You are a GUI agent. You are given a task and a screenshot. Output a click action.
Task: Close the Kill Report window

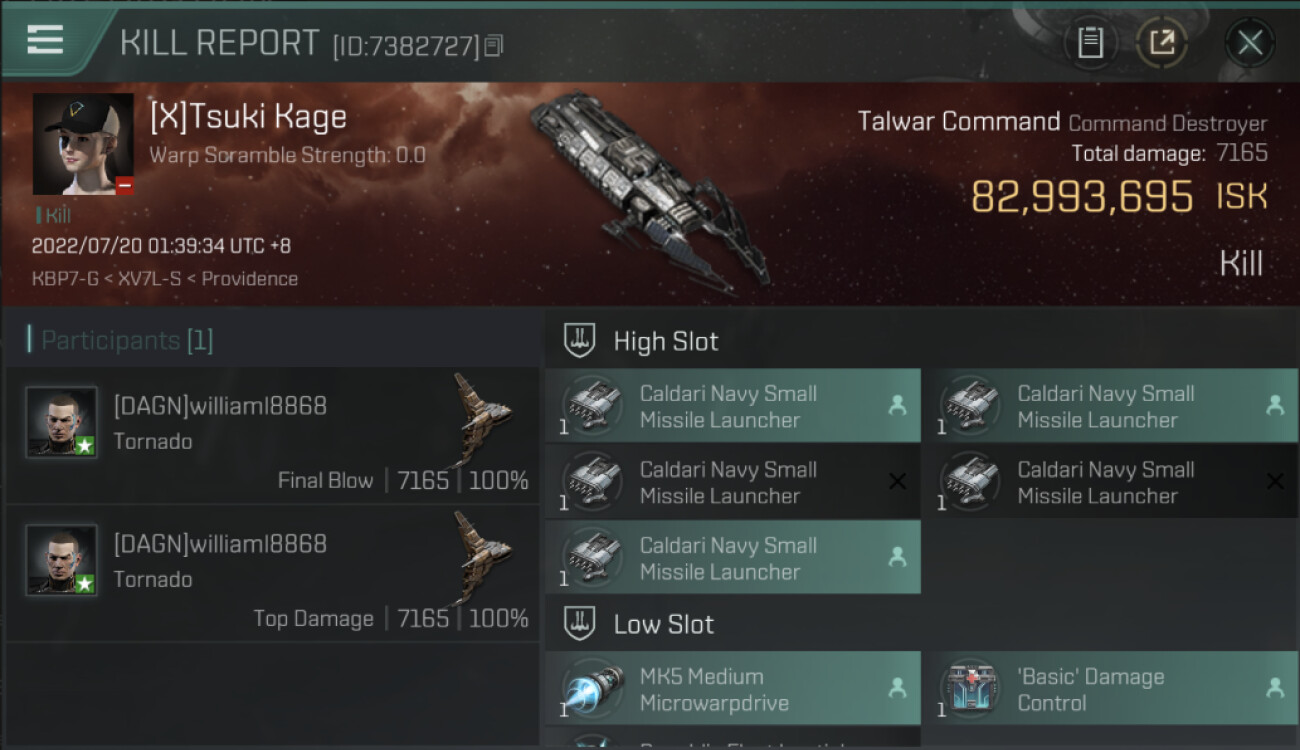click(1249, 43)
